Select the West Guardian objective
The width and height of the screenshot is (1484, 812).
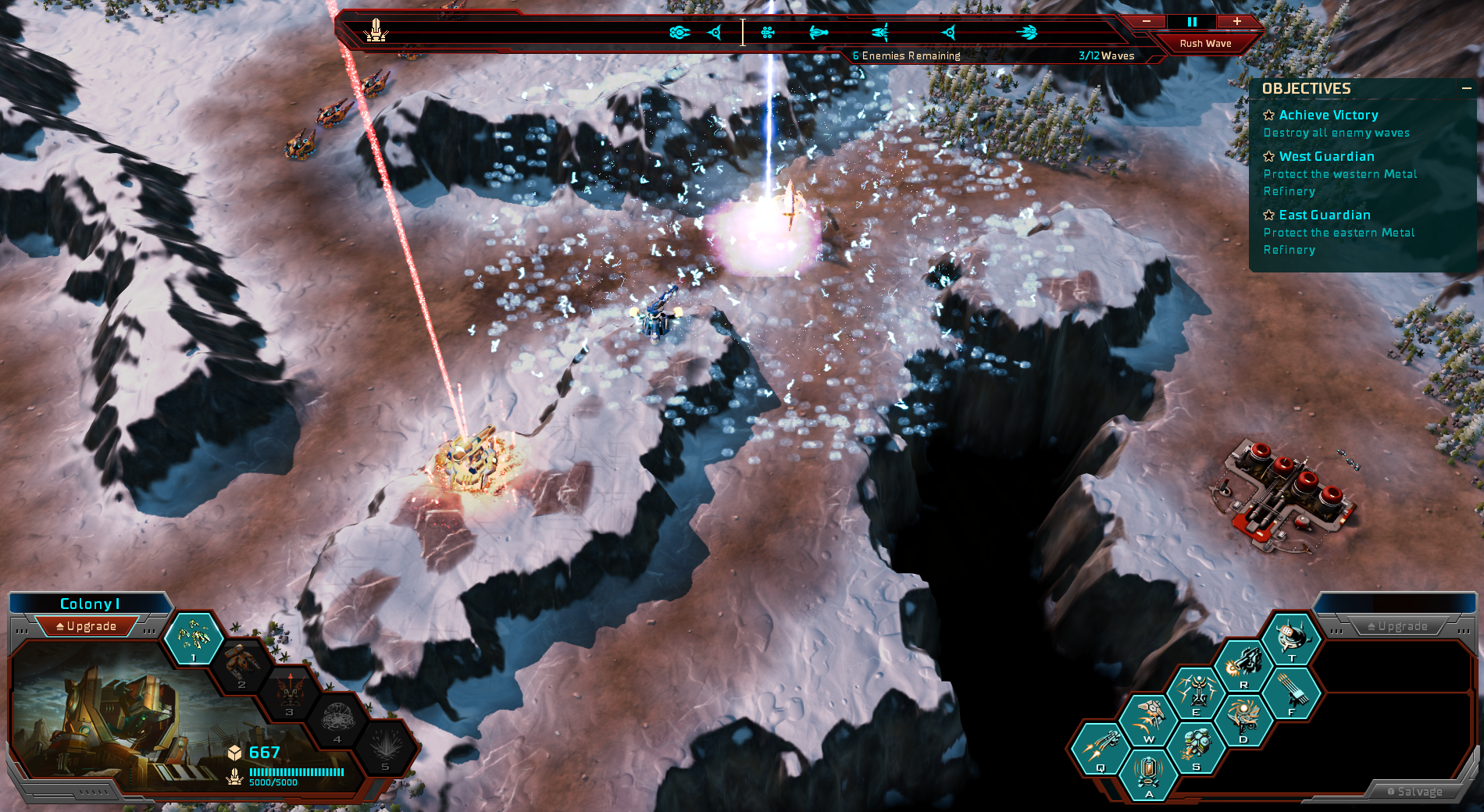click(x=1326, y=157)
